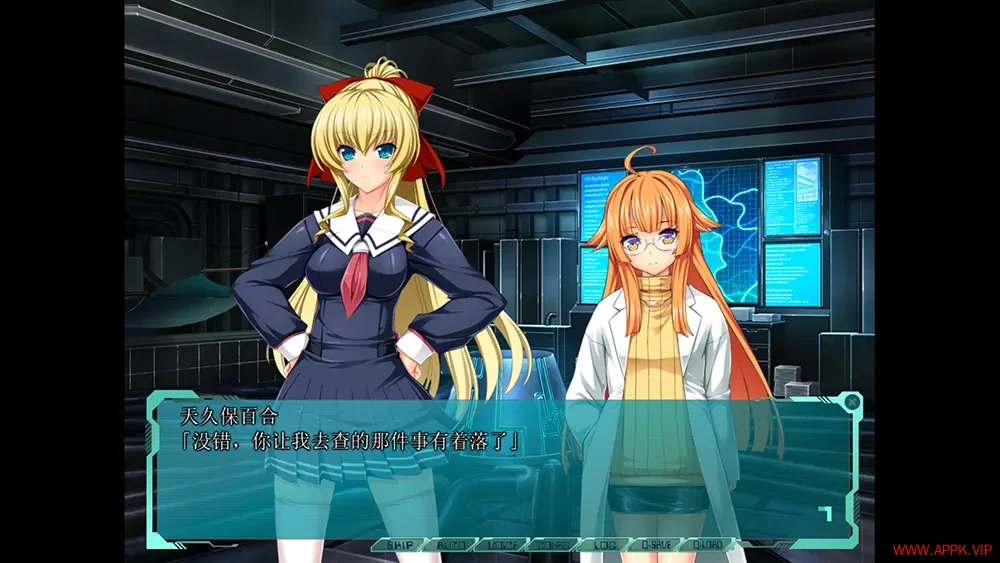Click the VOICE button
Image resolution: width=1000 pixels, height=563 pixels.
(501, 545)
